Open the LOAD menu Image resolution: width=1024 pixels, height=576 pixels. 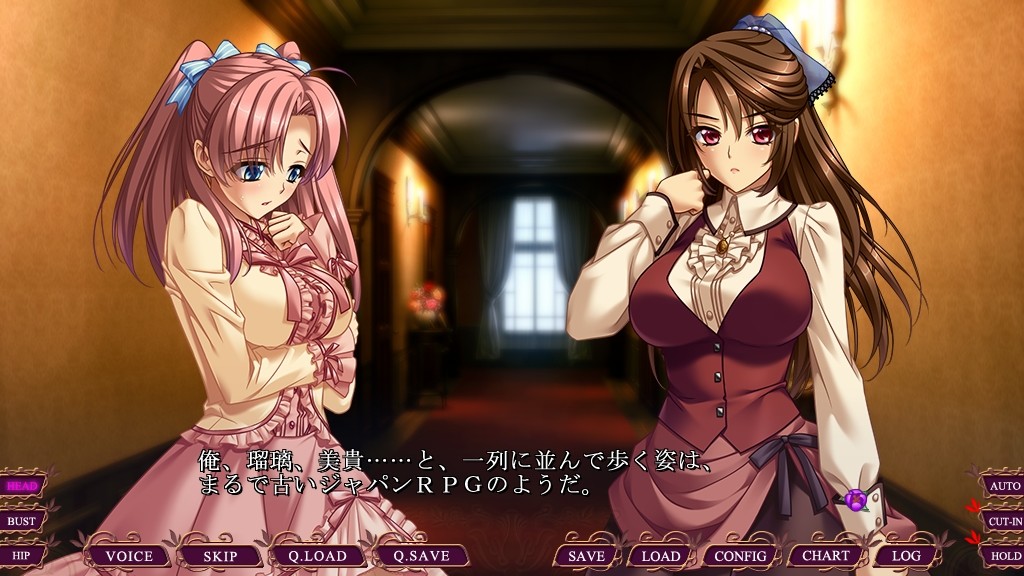pyautogui.click(x=661, y=556)
